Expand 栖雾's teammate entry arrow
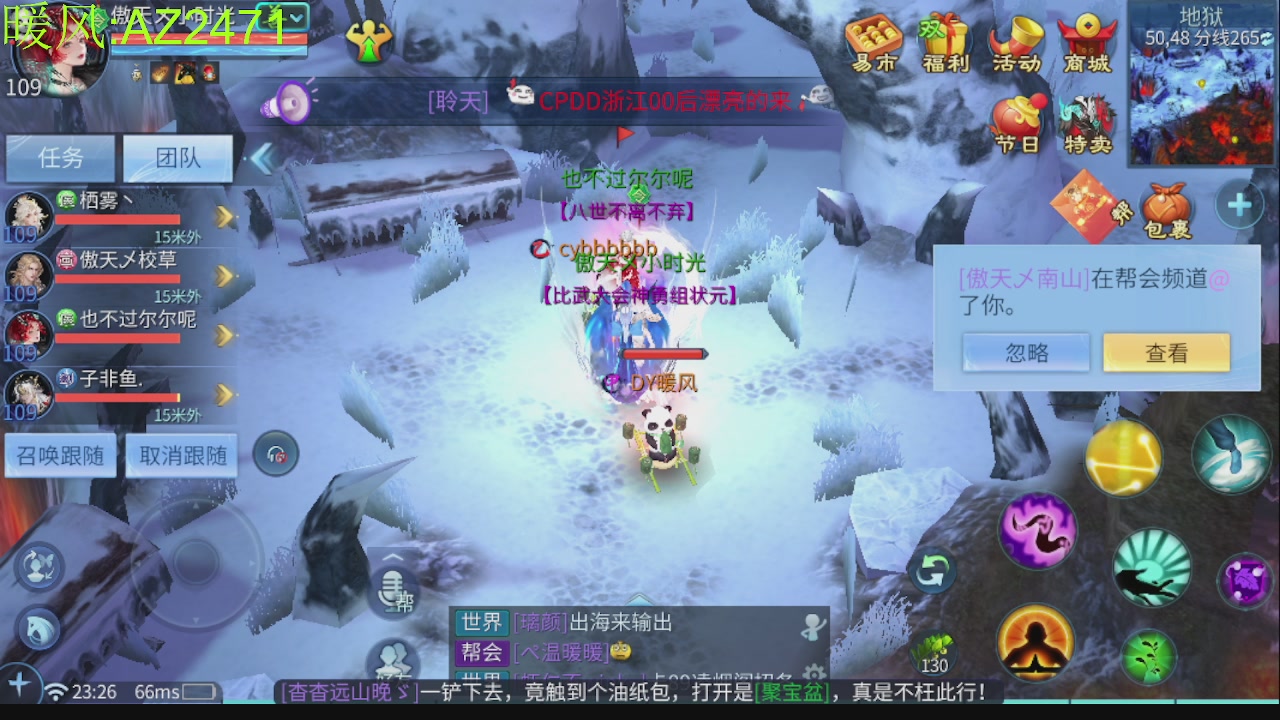Screen dimensions: 1280x720 222,215
